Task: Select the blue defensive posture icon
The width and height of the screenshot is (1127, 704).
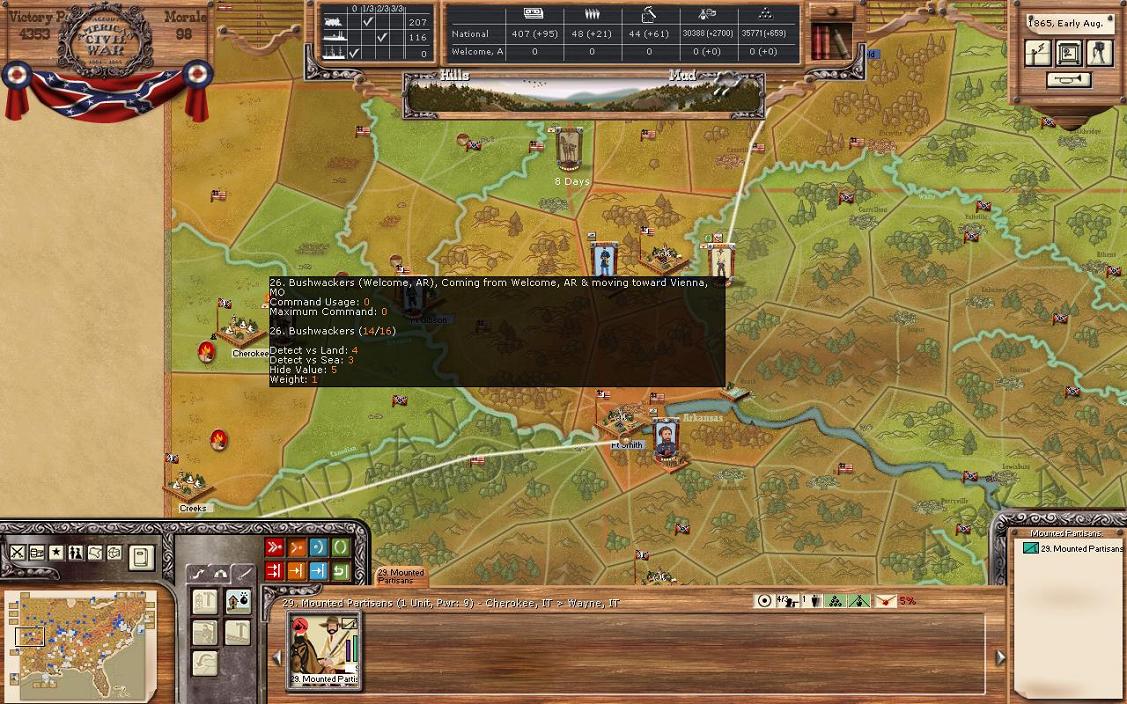Action: 318,547
